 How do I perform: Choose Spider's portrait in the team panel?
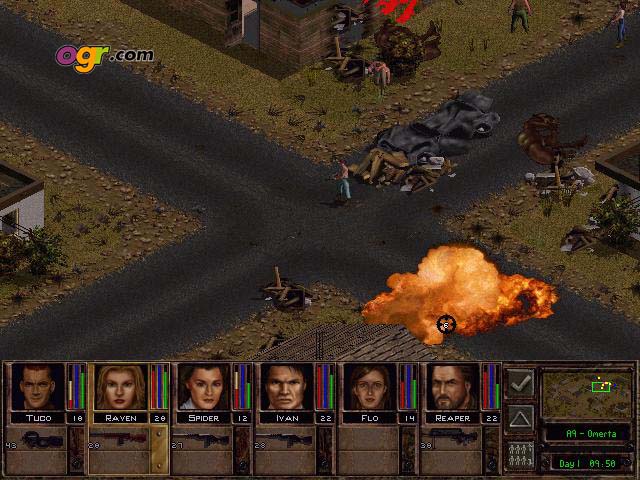tap(204, 387)
